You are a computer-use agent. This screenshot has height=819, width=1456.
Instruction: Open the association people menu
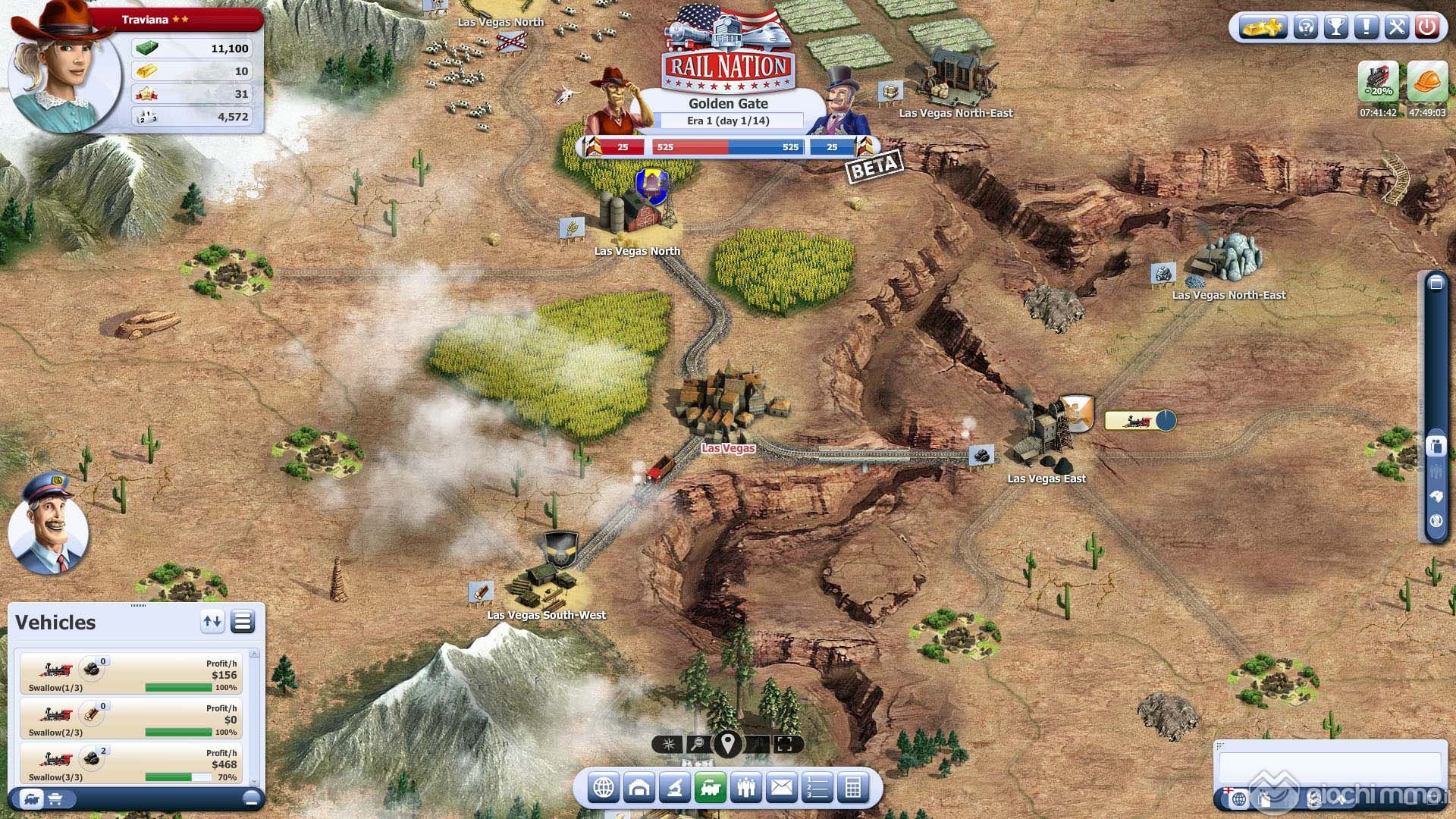click(x=746, y=789)
